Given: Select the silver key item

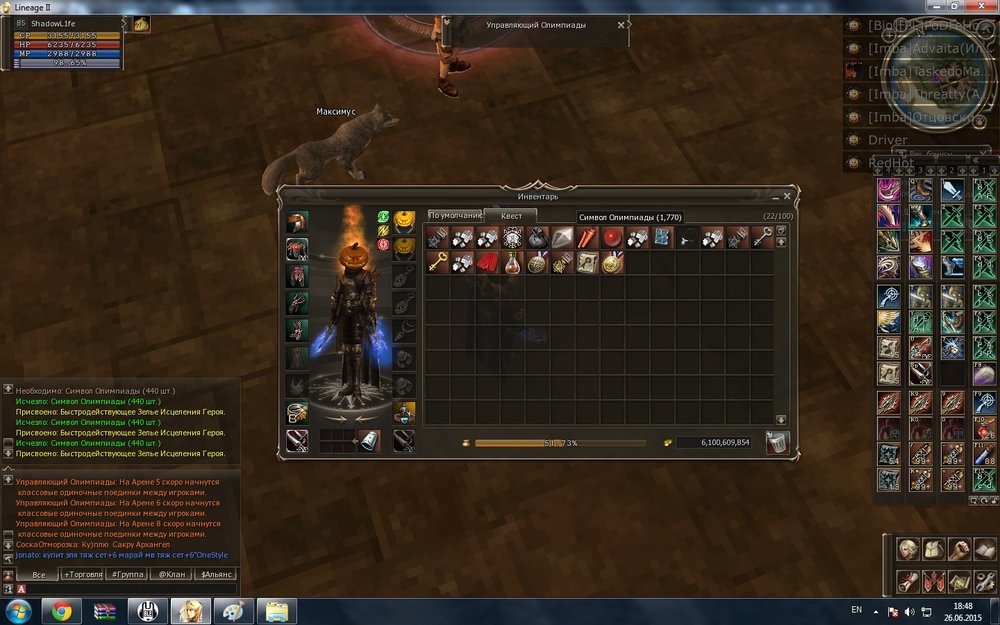Looking at the screenshot, I should 762,238.
